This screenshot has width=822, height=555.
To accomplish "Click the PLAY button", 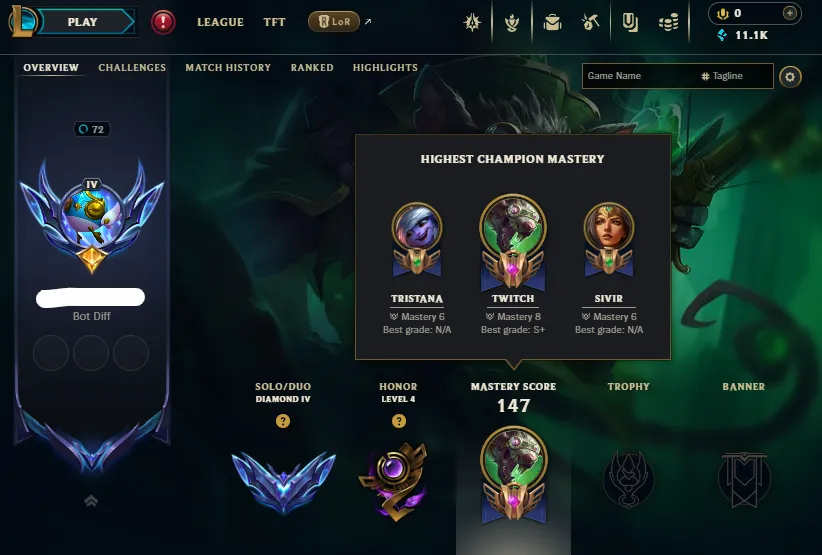I will (x=84, y=21).
